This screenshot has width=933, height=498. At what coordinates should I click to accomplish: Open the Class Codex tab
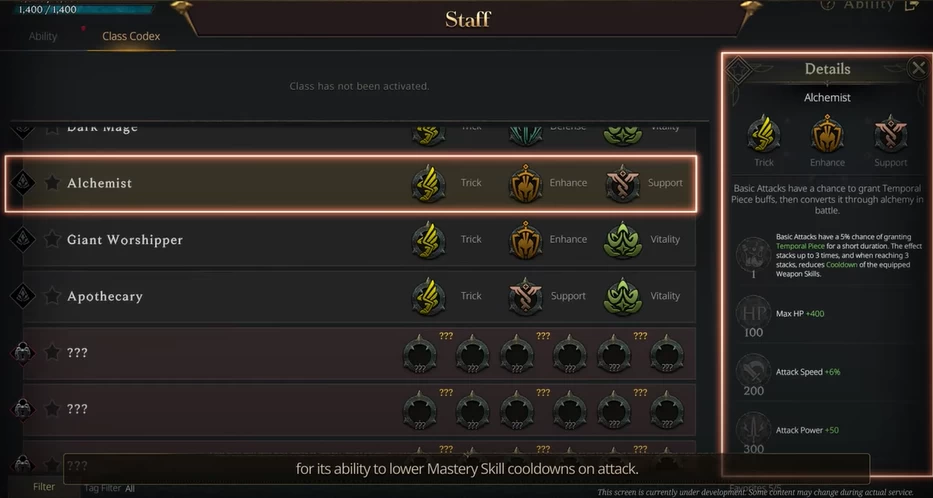tap(131, 36)
